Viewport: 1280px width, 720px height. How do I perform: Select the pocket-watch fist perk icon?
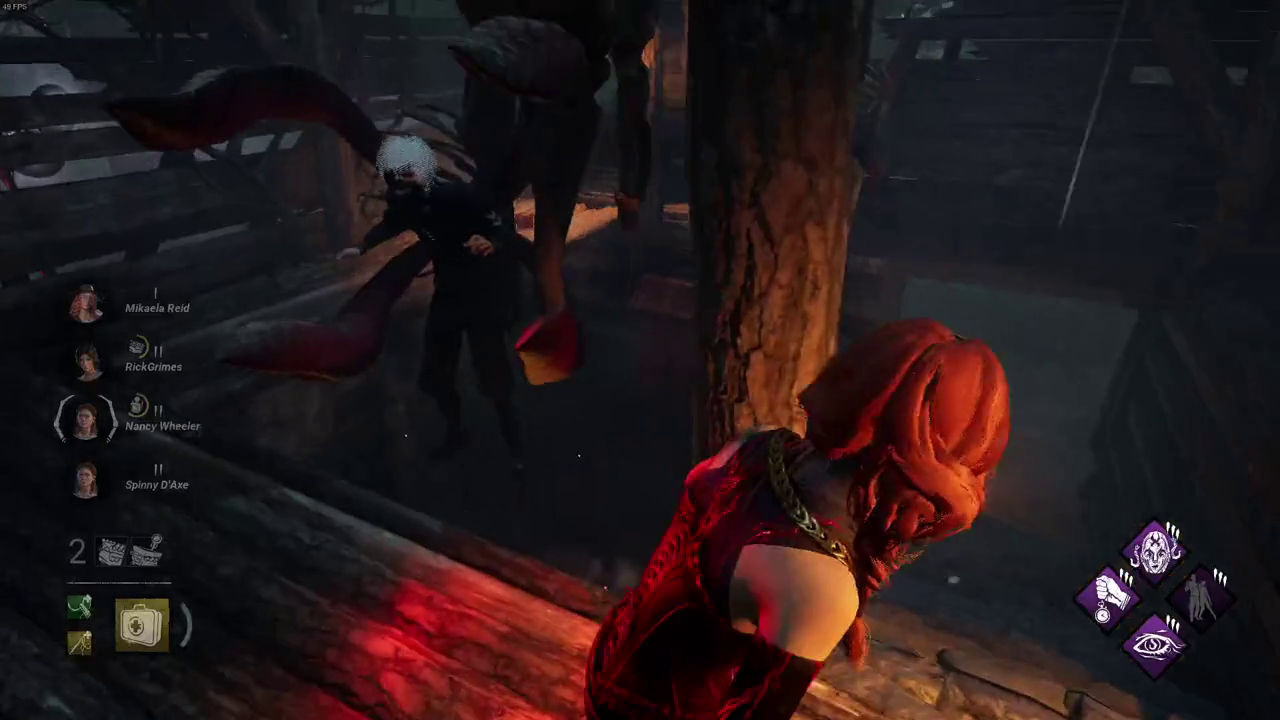pyautogui.click(x=1110, y=600)
